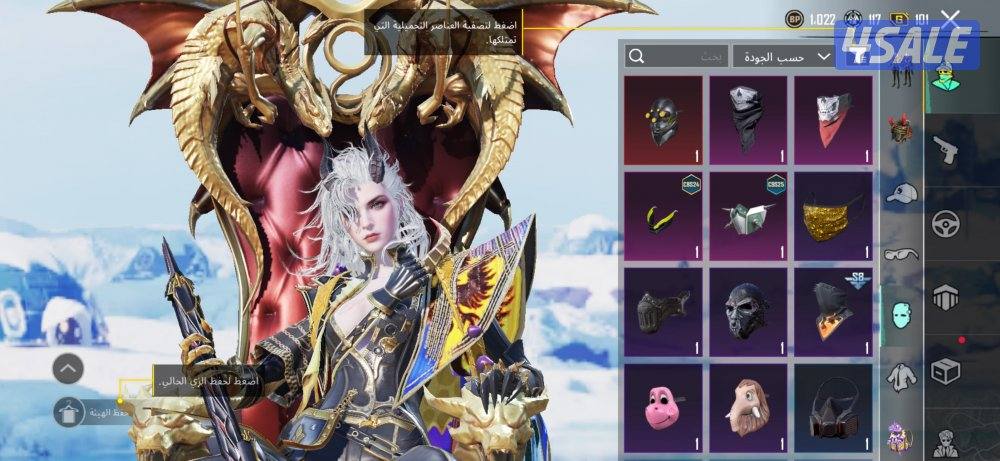Open the crate box tab
This screenshot has width=1000, height=461.
(x=945, y=371)
